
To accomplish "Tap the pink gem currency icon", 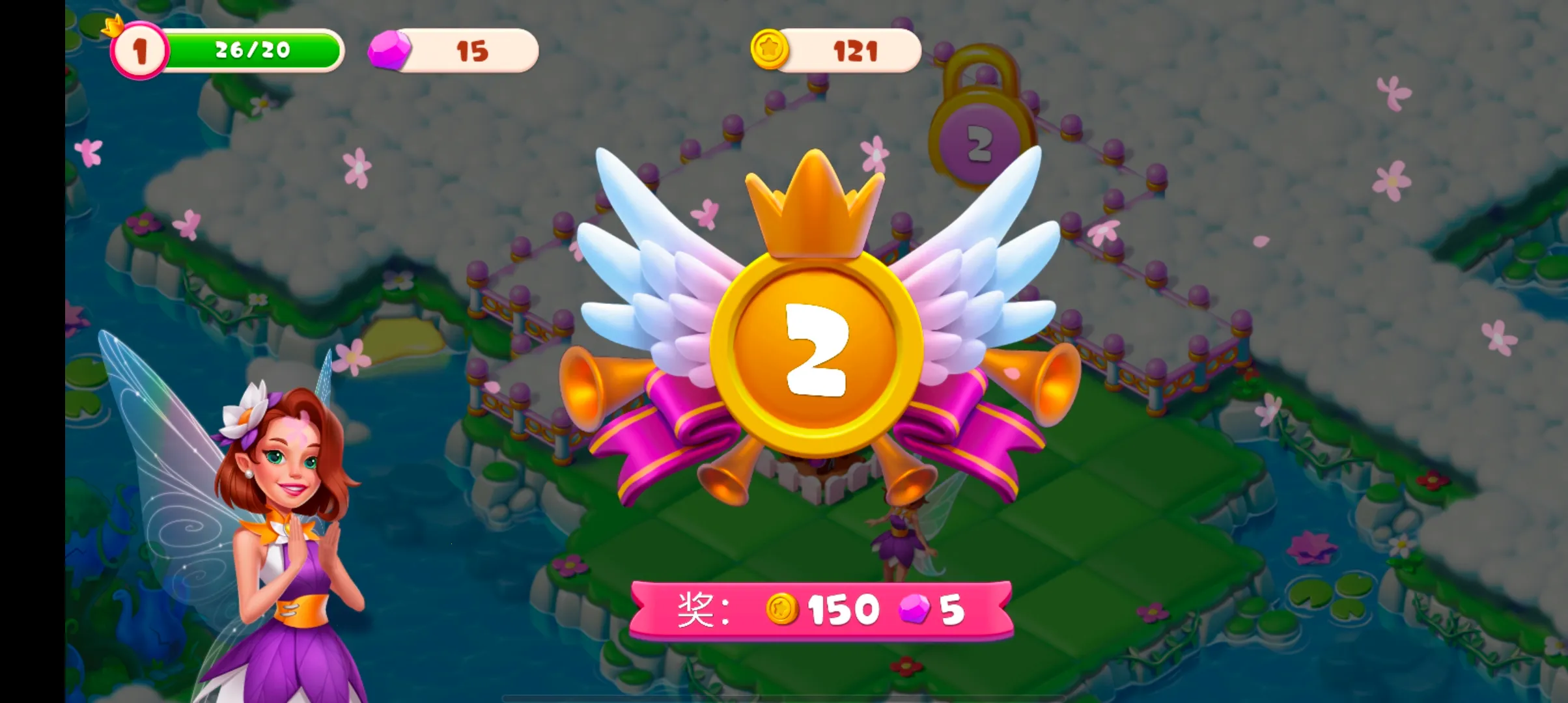I will (x=389, y=50).
